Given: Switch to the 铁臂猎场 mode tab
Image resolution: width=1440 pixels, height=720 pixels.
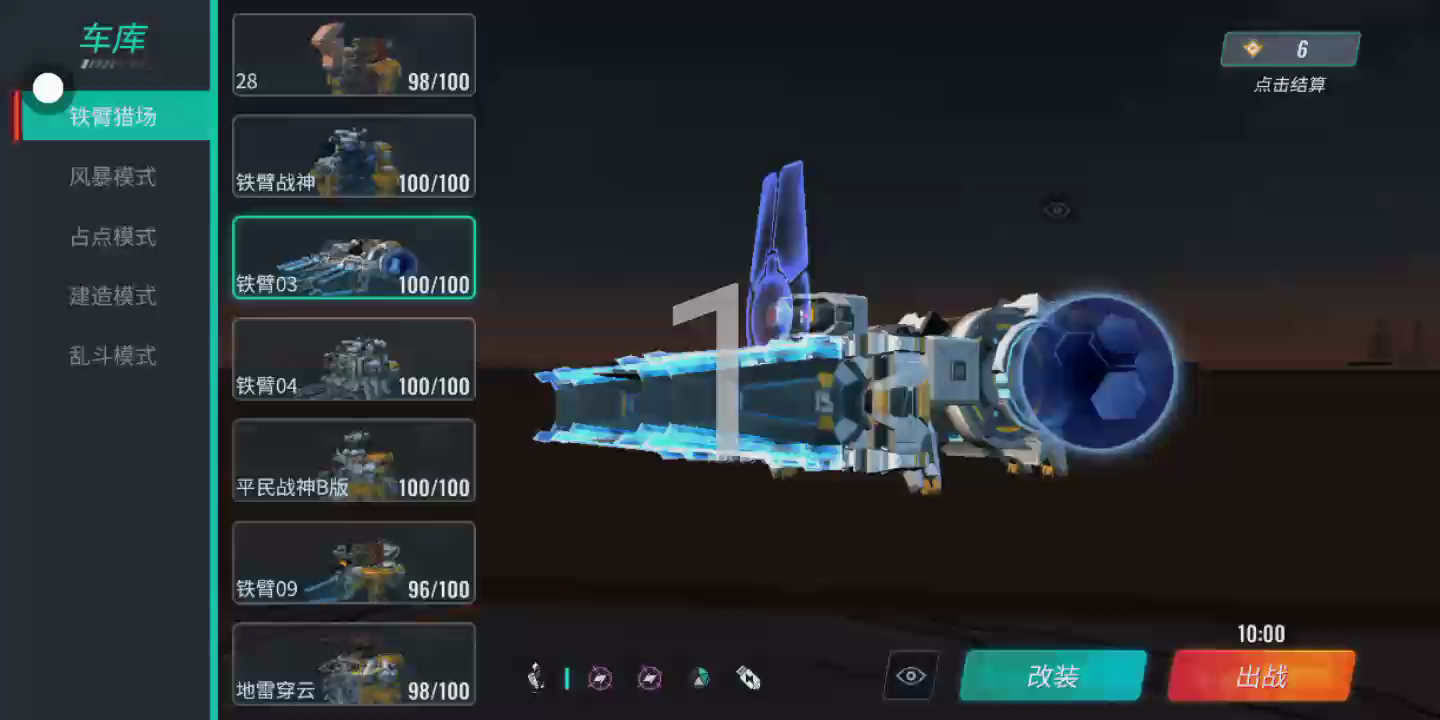Looking at the screenshot, I should pyautogui.click(x=113, y=117).
